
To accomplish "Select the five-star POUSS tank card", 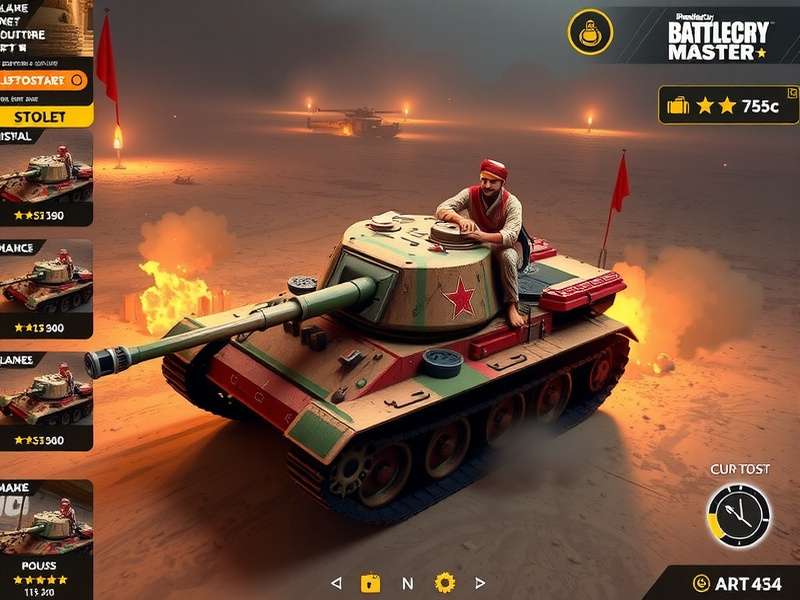I will pos(46,540).
